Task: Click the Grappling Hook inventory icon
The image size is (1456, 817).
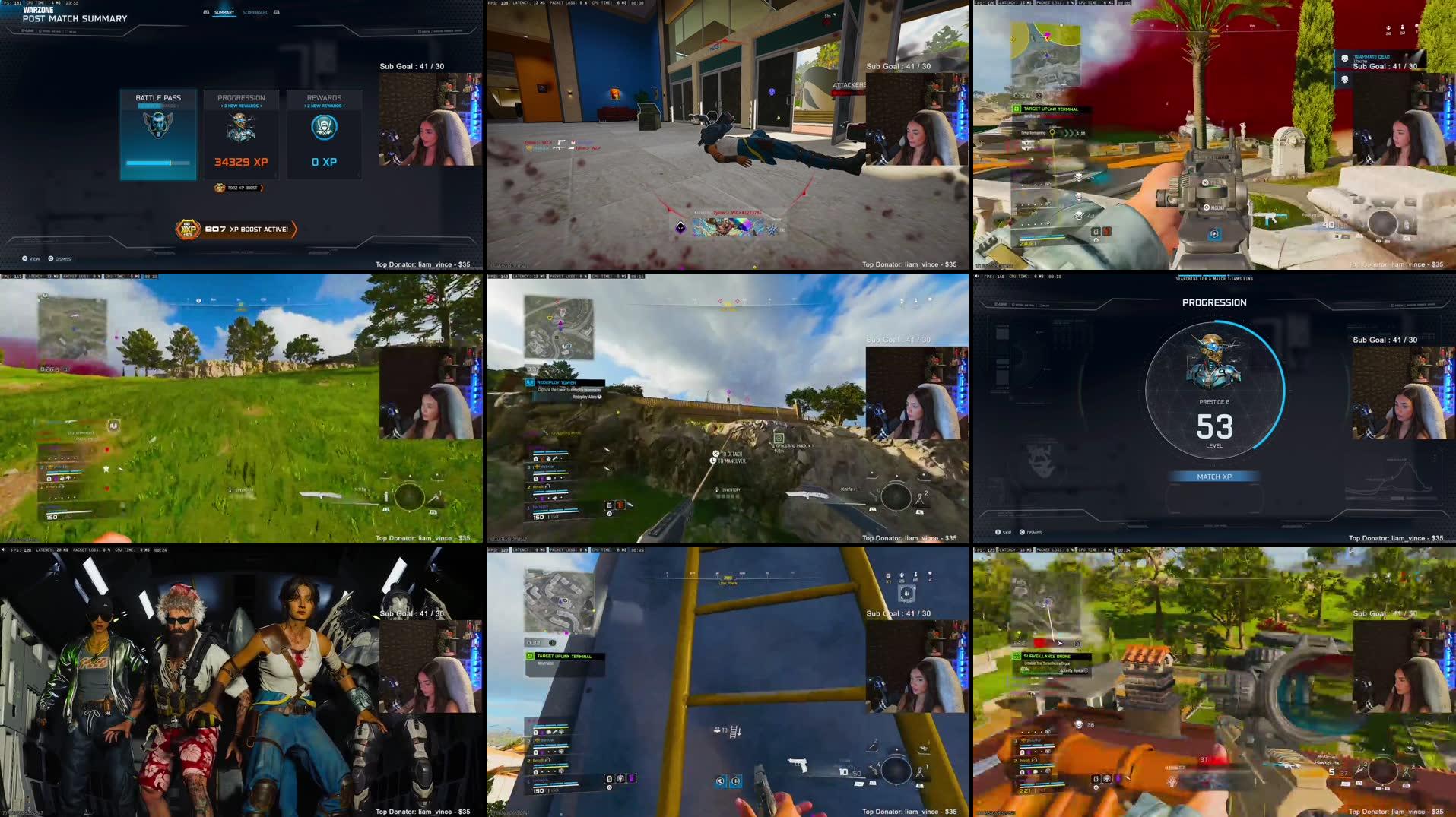Action: (x=779, y=439)
